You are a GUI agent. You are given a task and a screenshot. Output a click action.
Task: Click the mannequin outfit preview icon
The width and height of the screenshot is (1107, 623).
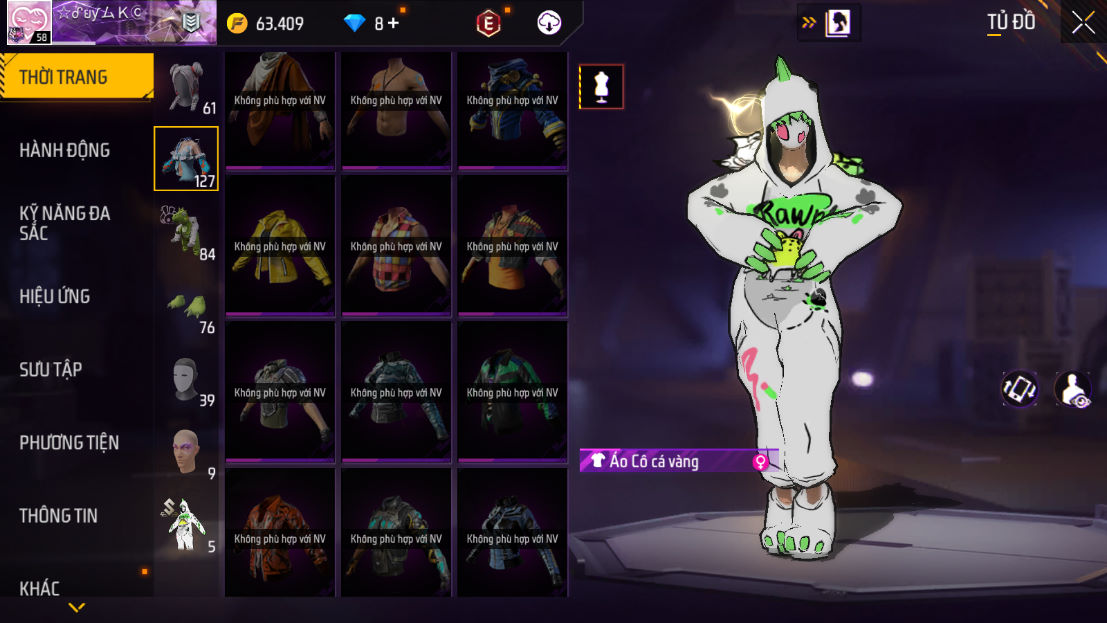point(601,87)
